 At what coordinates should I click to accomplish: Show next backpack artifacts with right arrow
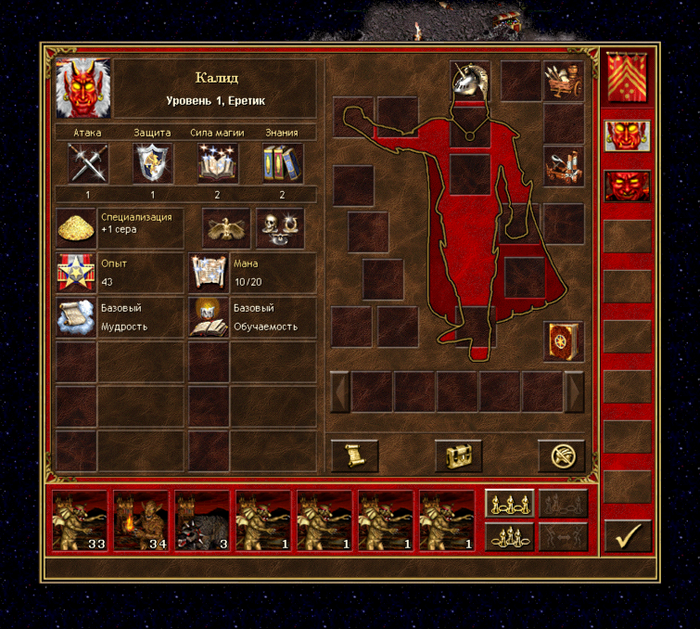point(574,392)
